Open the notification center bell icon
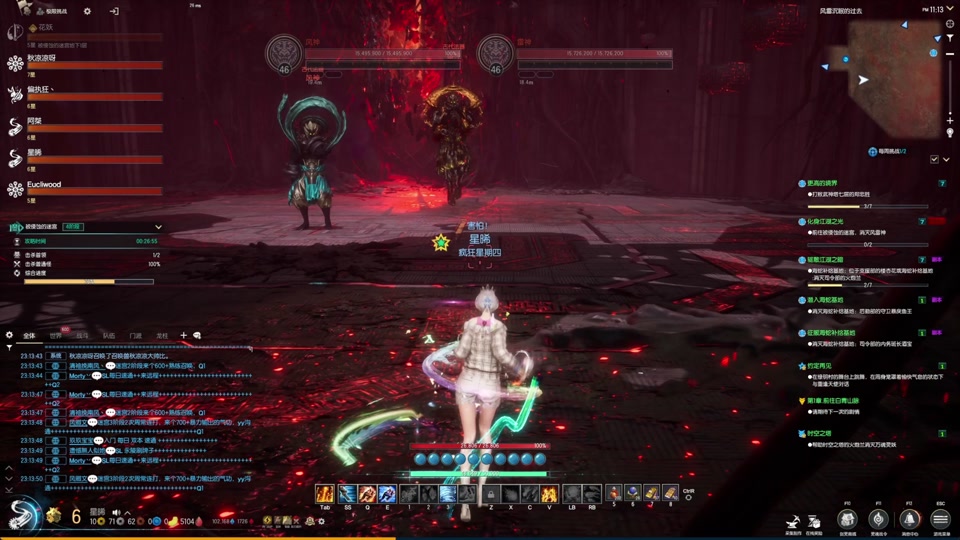Viewport: 960px width, 540px height. [x=910, y=519]
